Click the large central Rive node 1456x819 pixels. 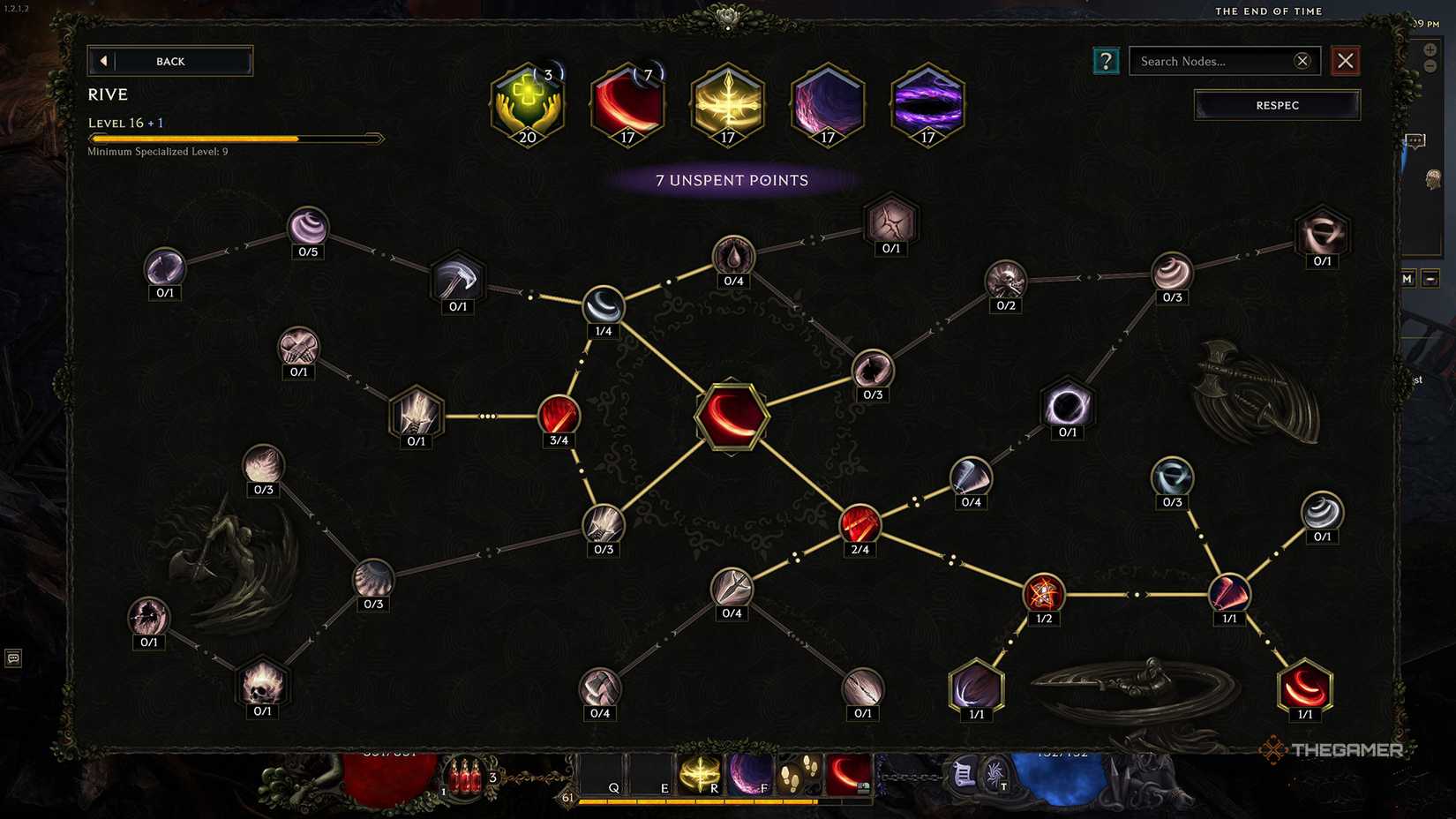(732, 417)
